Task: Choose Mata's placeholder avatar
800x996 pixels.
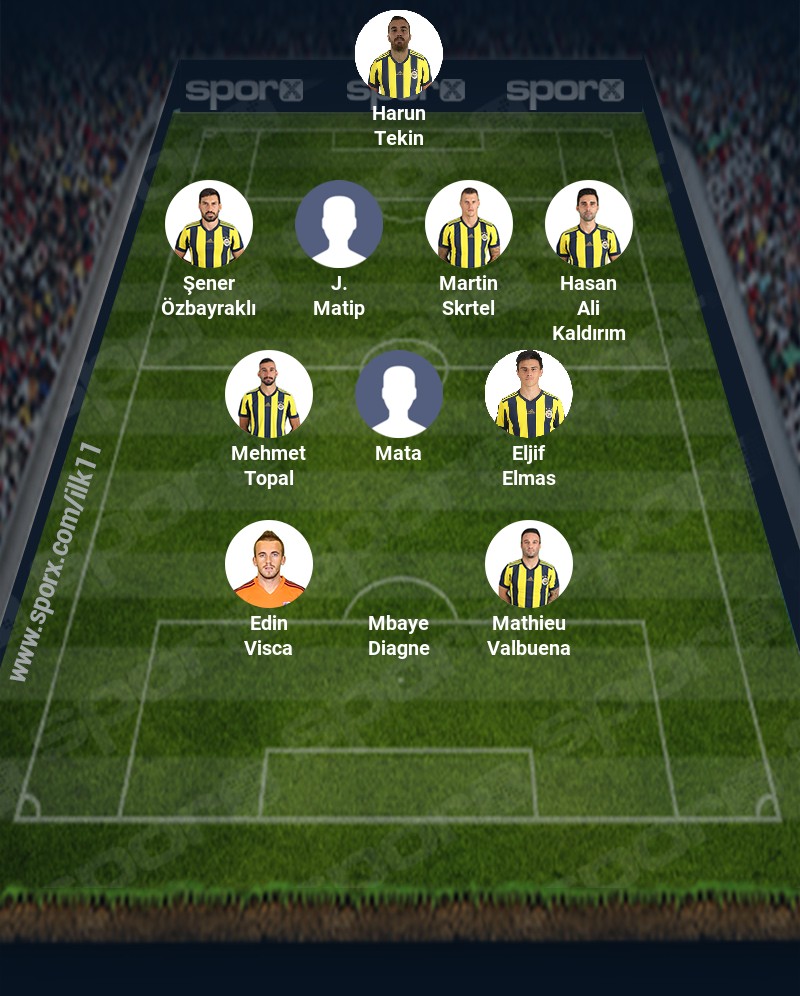Action: 399,394
